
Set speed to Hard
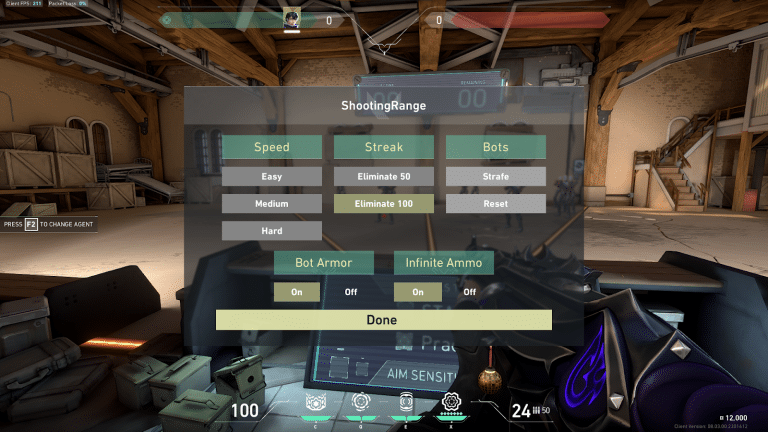272,231
